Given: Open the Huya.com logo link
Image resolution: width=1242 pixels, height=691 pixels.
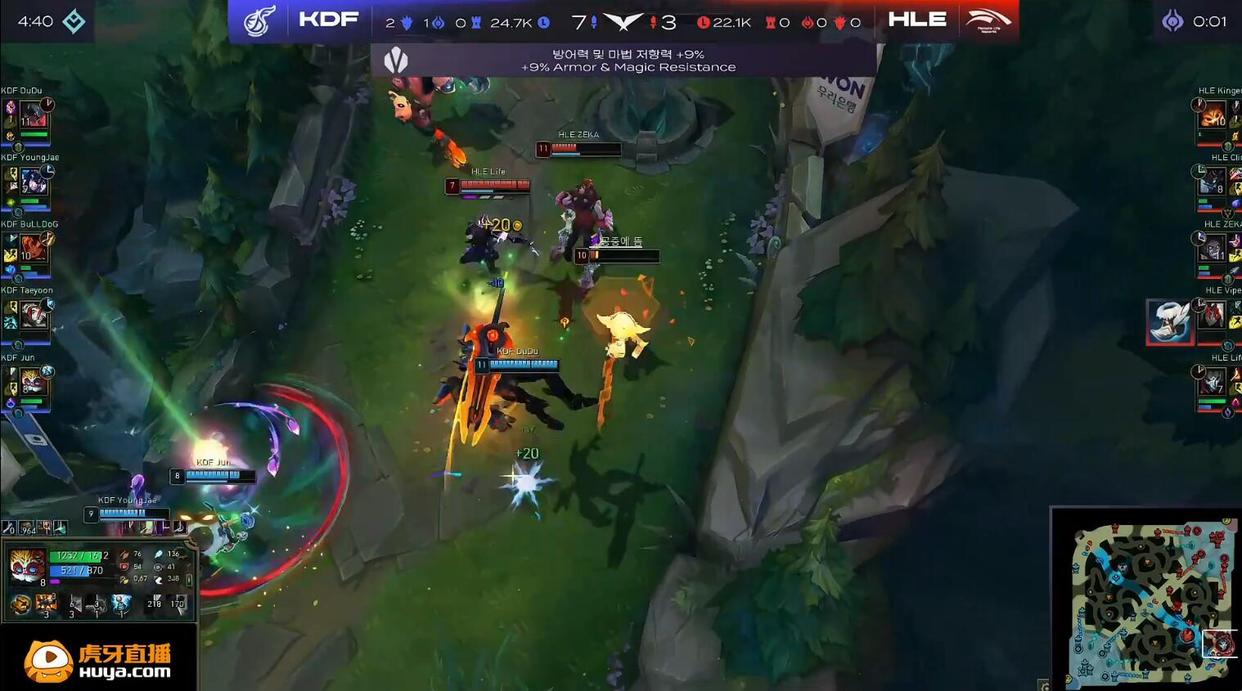Looking at the screenshot, I should [98, 660].
